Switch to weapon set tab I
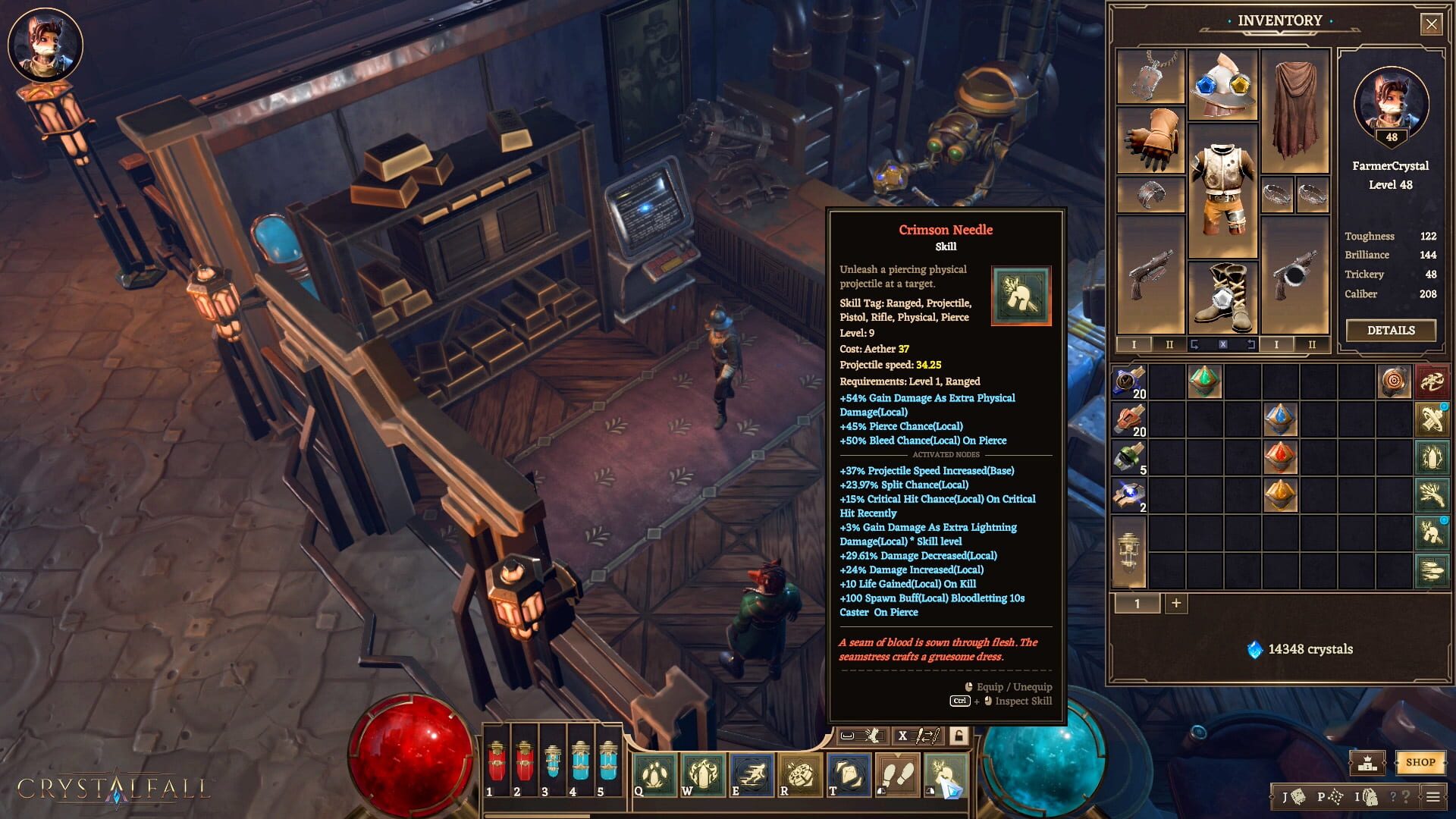Screen dimensions: 1456x819 1134,344
